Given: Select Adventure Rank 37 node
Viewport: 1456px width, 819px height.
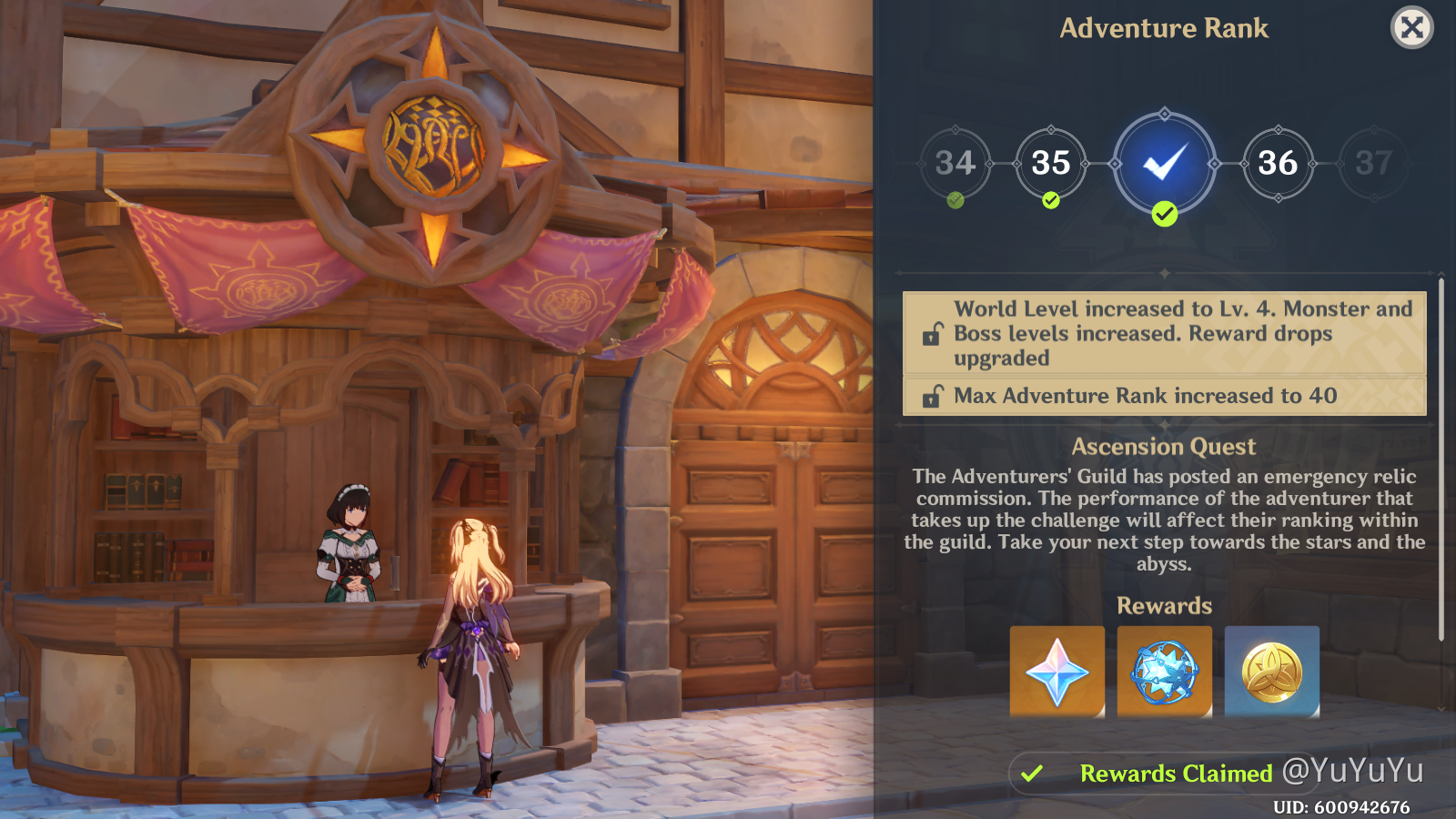Looking at the screenshot, I should click(x=1373, y=164).
